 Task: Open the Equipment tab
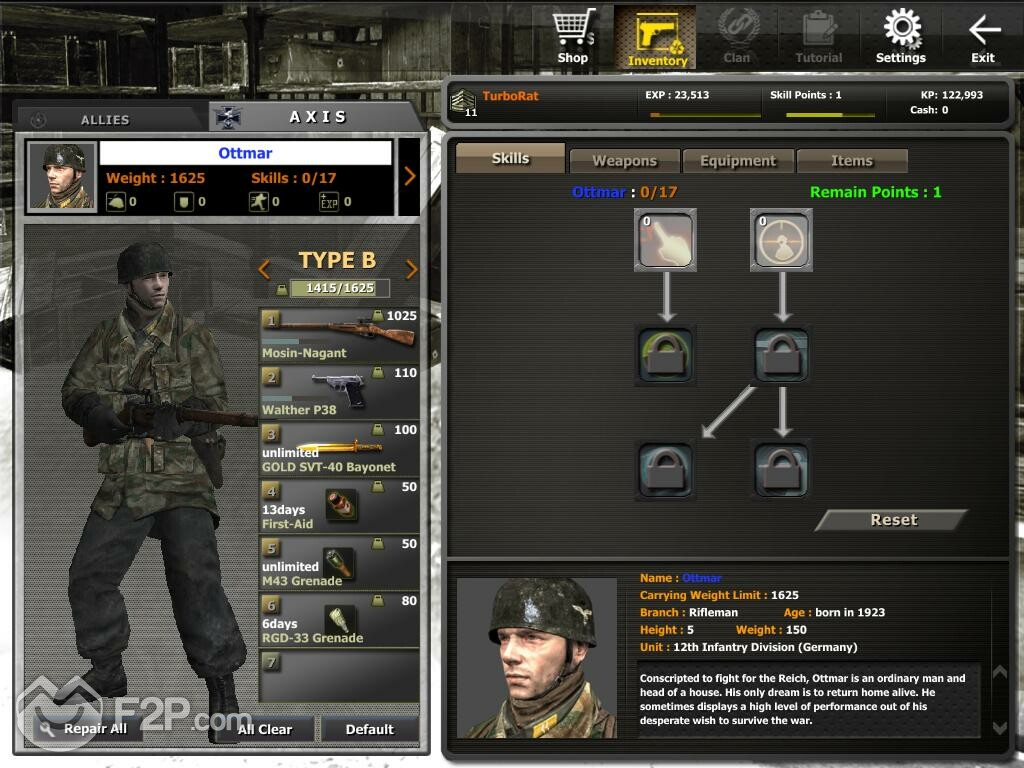click(x=738, y=161)
